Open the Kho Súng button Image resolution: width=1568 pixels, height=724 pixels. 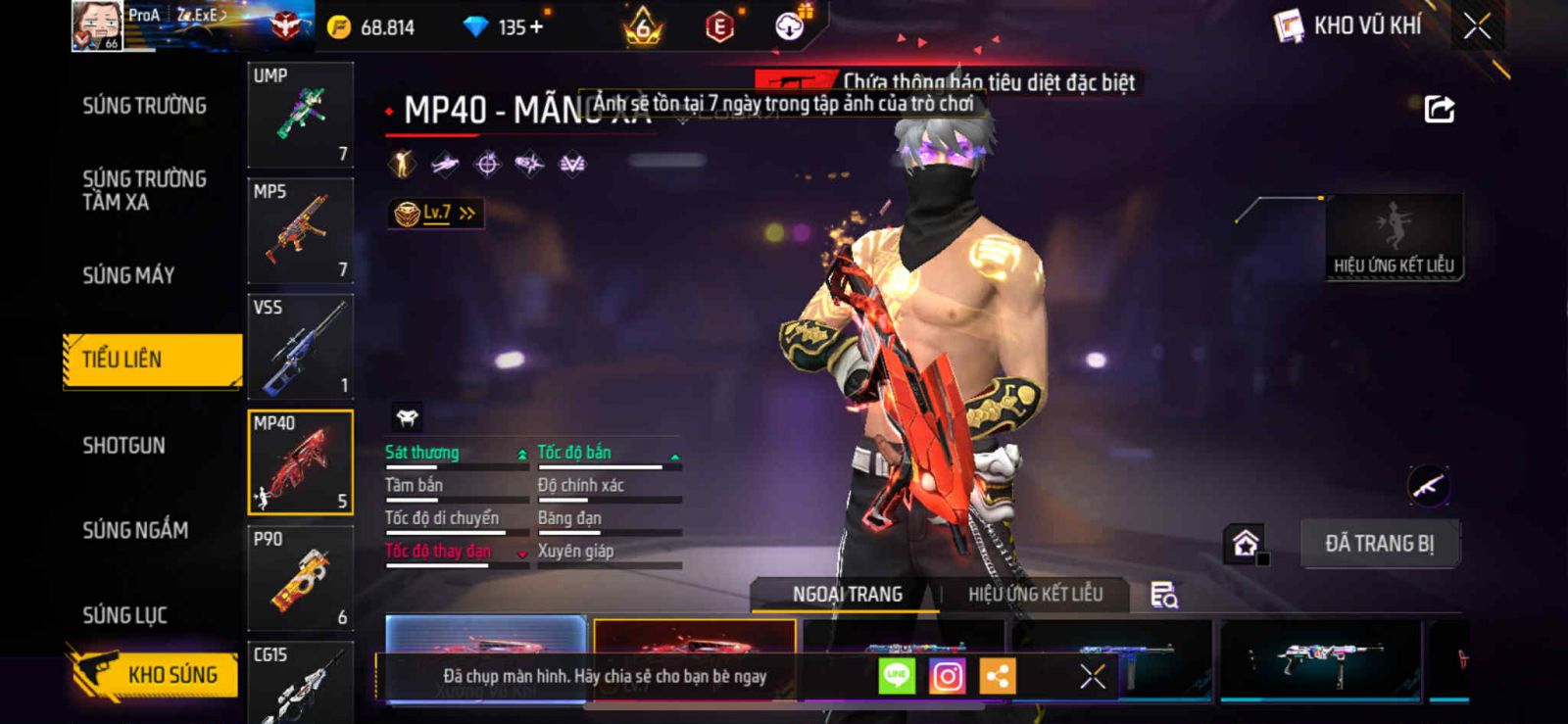tap(155, 674)
